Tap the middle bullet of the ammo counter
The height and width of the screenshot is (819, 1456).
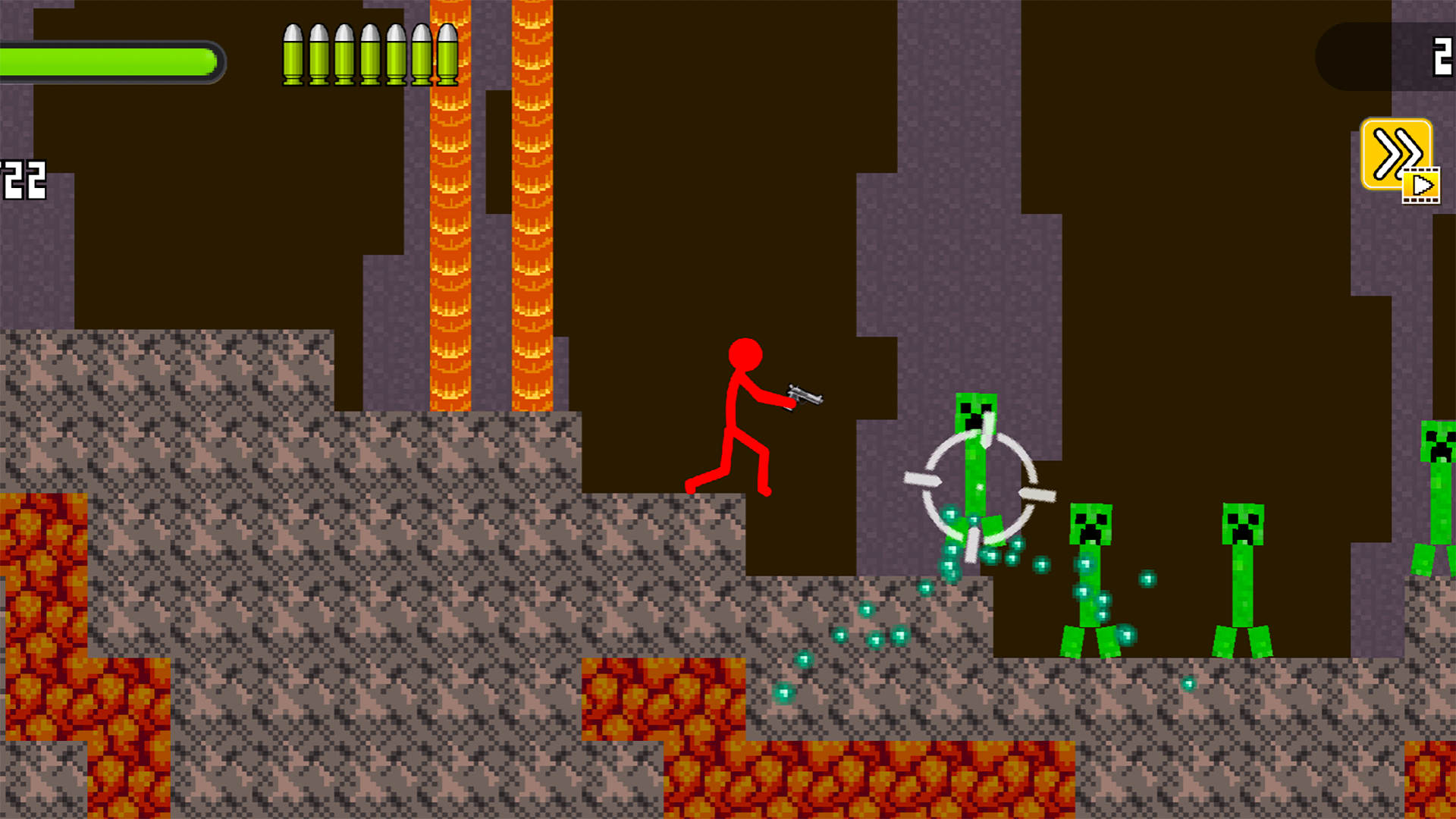[x=369, y=53]
